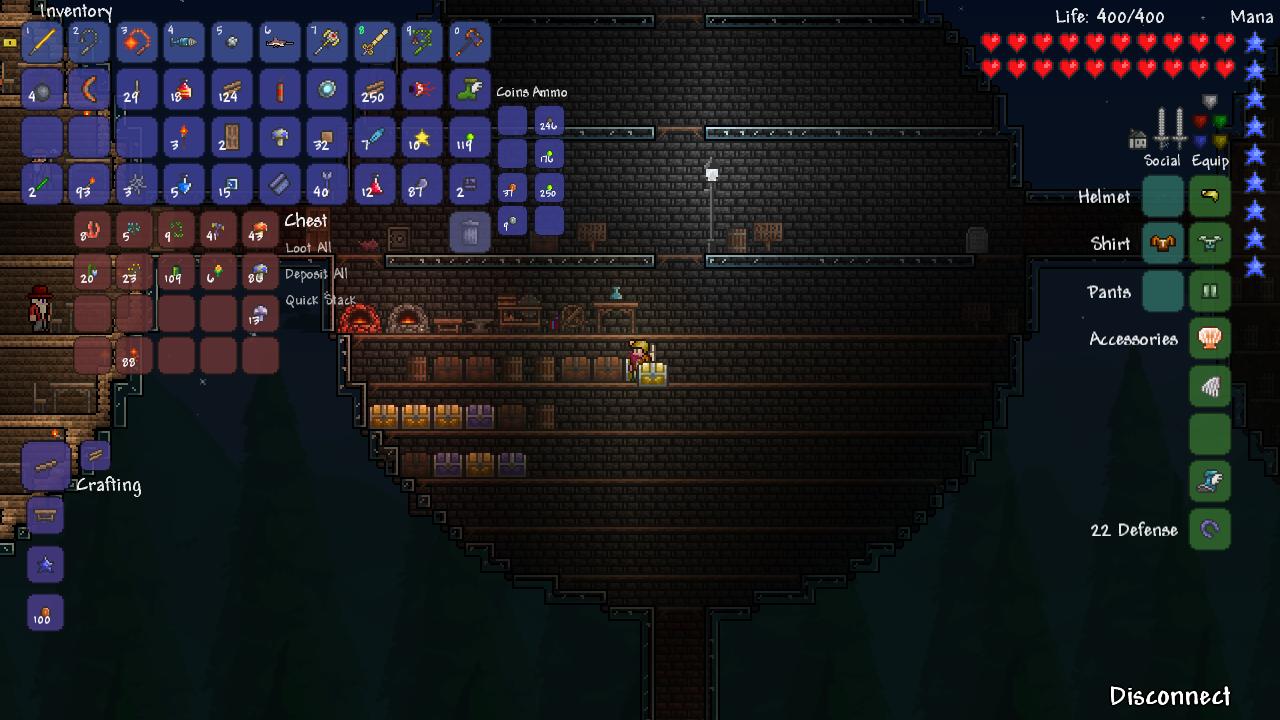The width and height of the screenshot is (1280, 720).
Task: Choose the mana star crafting recipe
Action: tap(45, 565)
